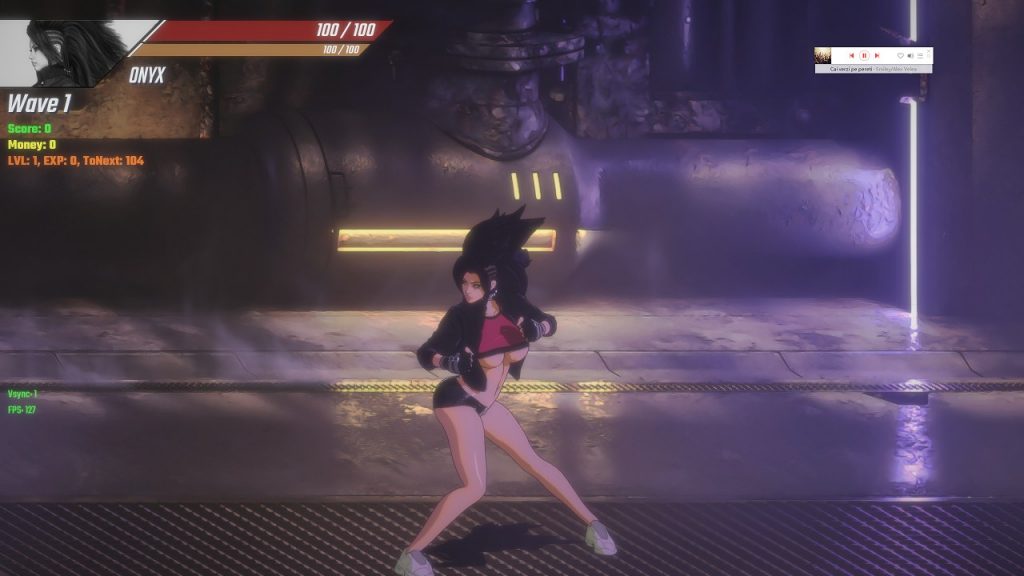Pause the music player mini widget

[x=864, y=55]
